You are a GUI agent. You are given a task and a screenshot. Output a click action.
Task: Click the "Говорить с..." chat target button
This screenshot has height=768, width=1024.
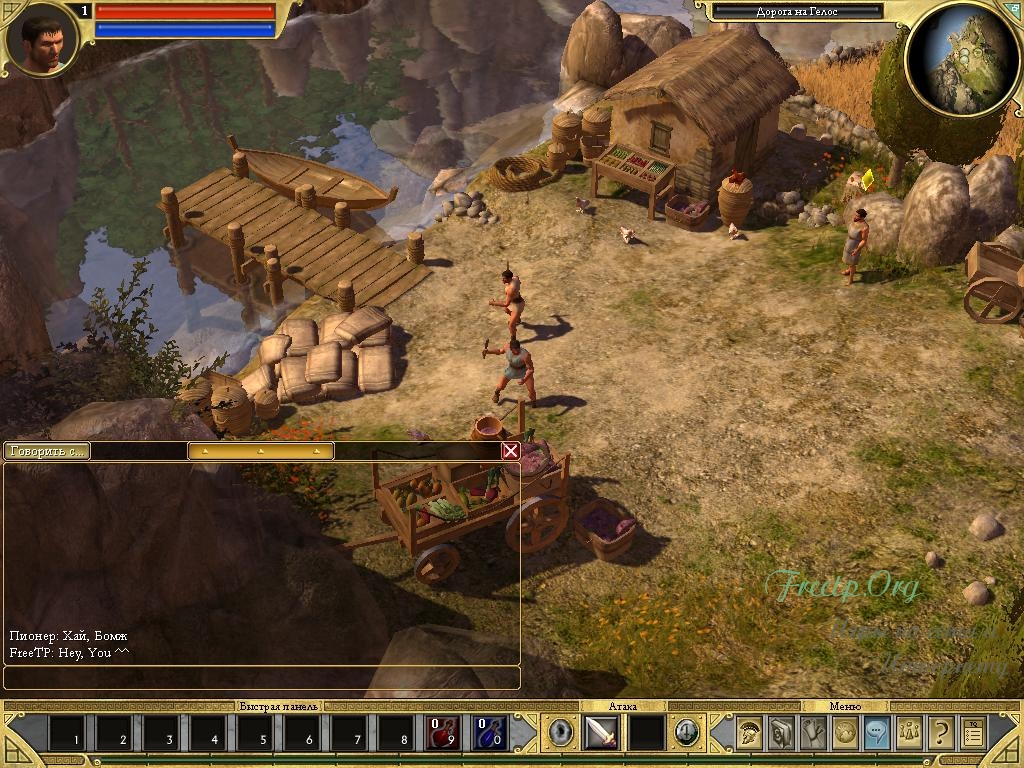click(x=46, y=451)
